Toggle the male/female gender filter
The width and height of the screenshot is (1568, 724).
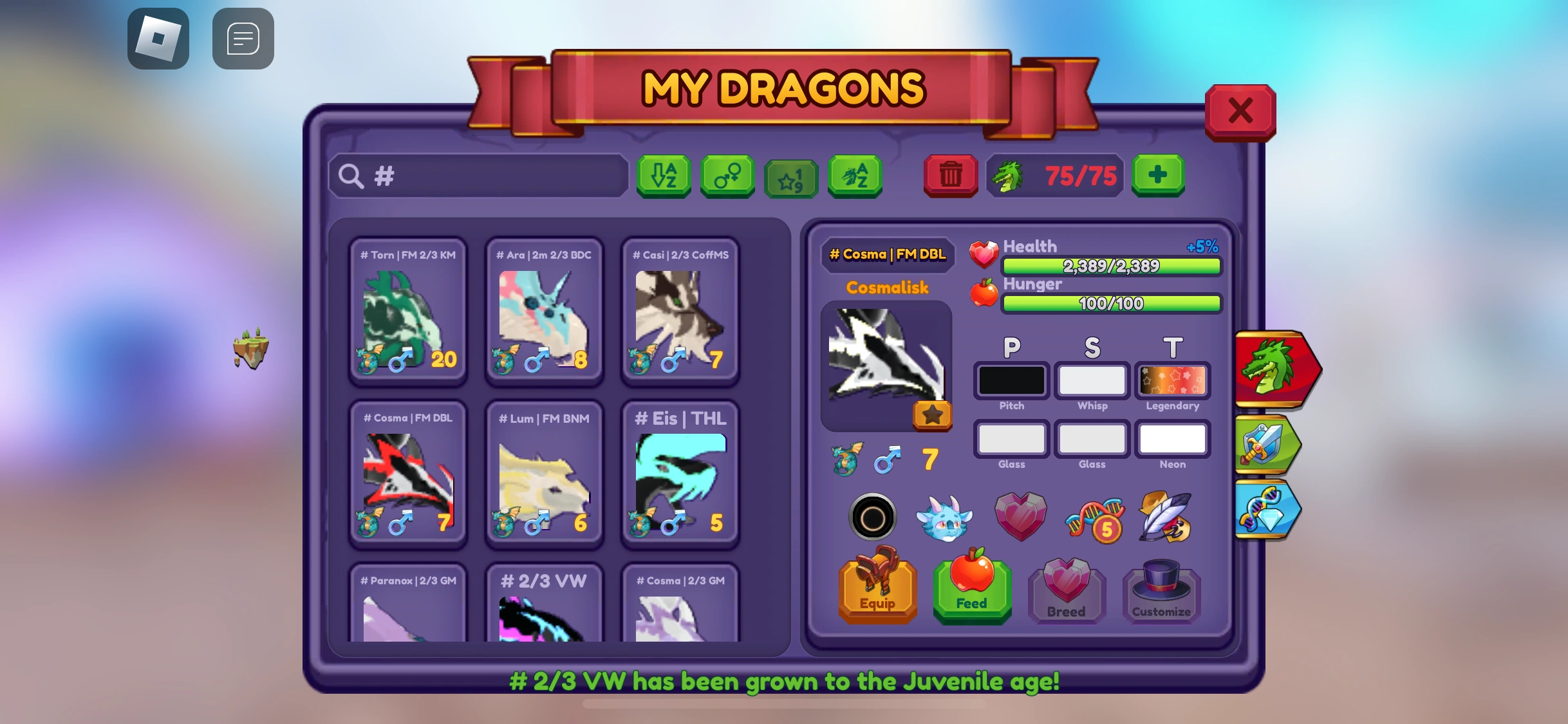[x=727, y=176]
